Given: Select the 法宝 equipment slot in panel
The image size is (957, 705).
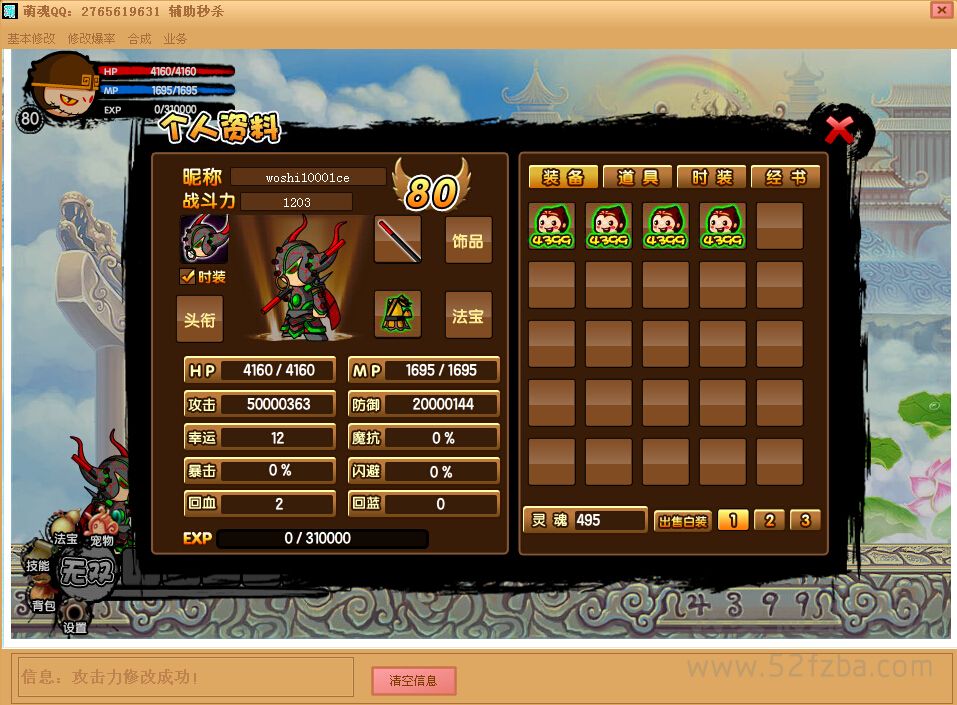Looking at the screenshot, I should tap(468, 316).
